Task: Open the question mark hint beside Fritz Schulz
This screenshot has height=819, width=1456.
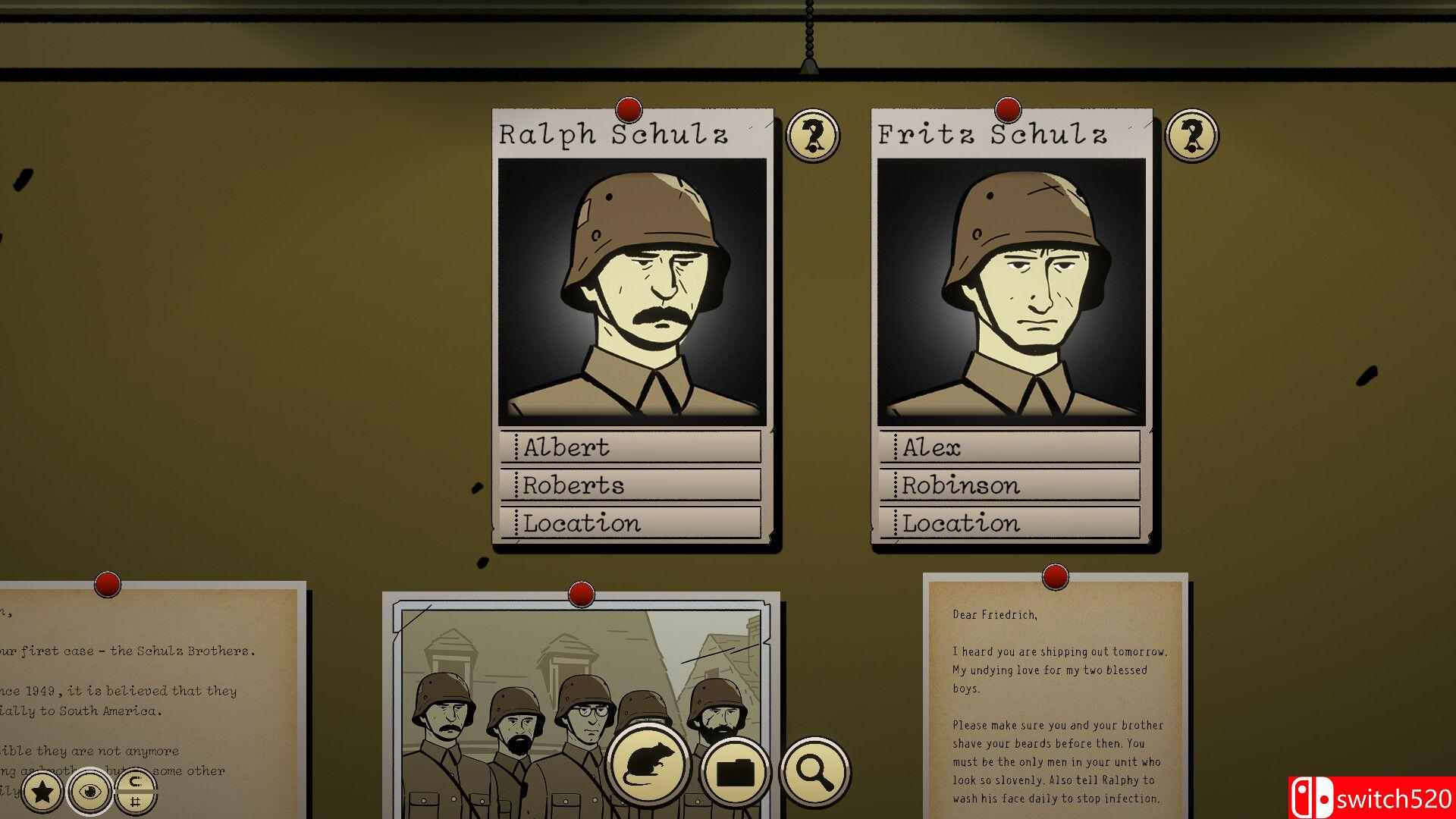Action: pyautogui.click(x=1191, y=136)
